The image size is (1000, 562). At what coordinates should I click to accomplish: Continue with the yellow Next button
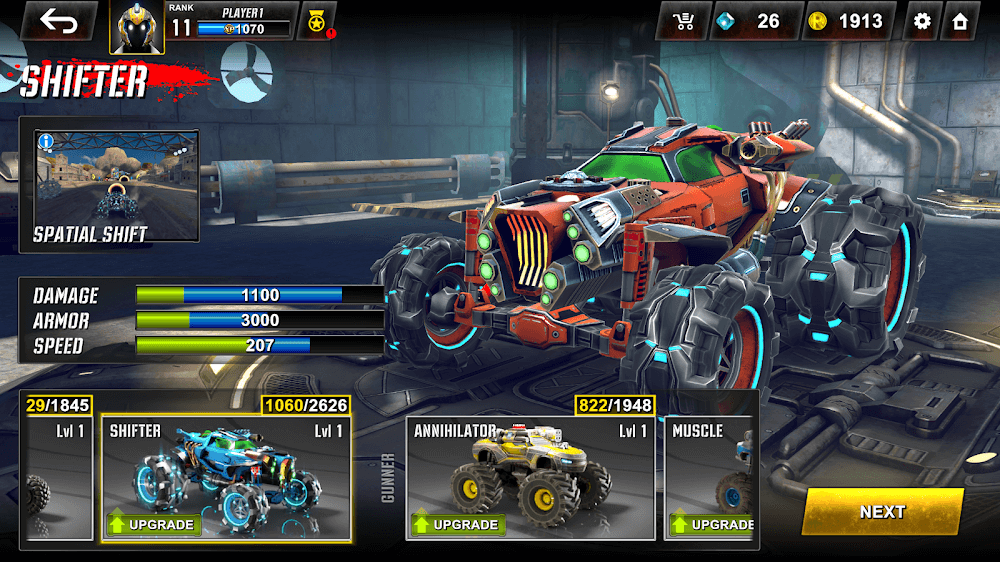pos(882,511)
